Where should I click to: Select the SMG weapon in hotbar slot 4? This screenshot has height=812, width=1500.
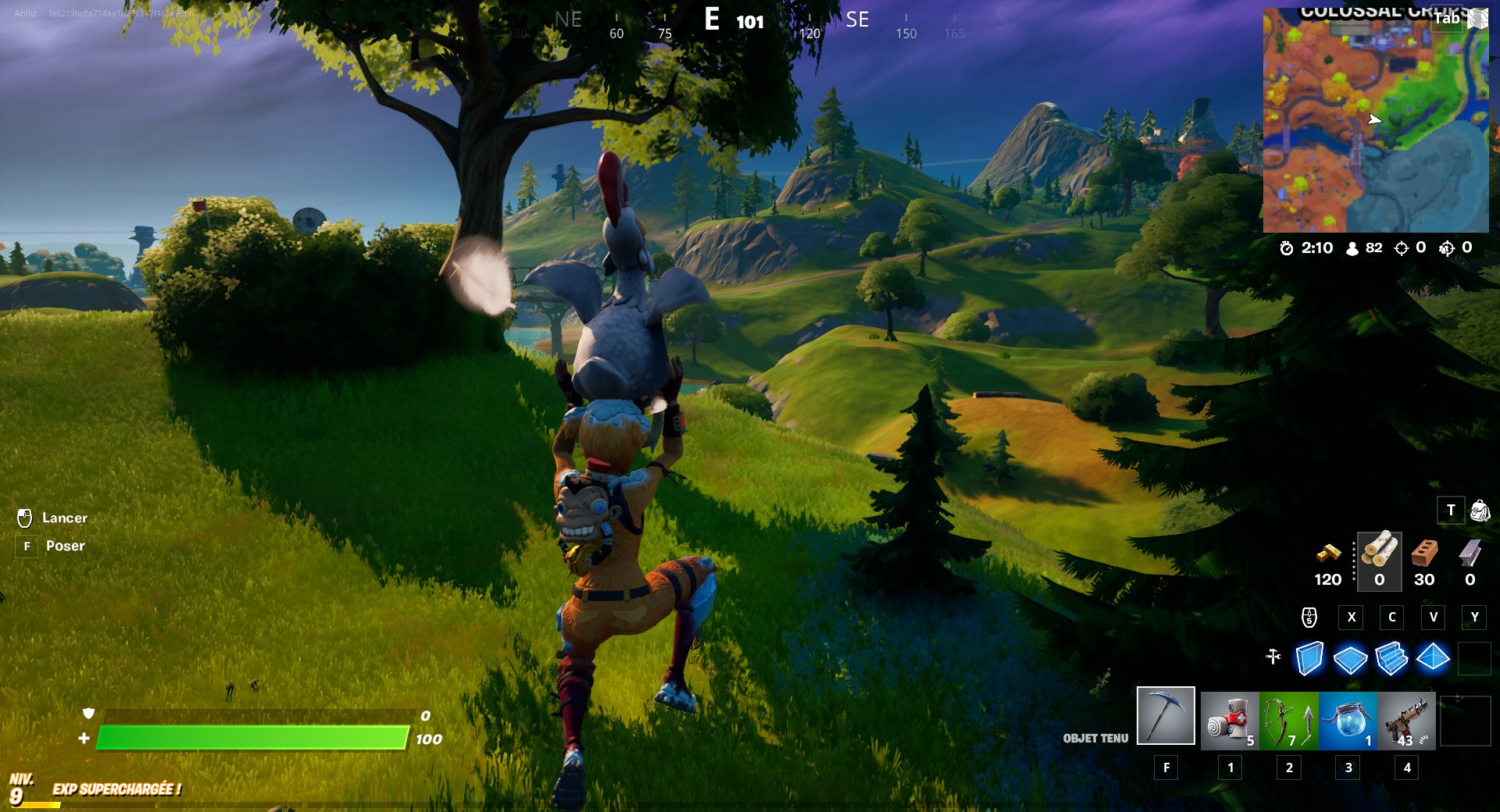[1406, 721]
